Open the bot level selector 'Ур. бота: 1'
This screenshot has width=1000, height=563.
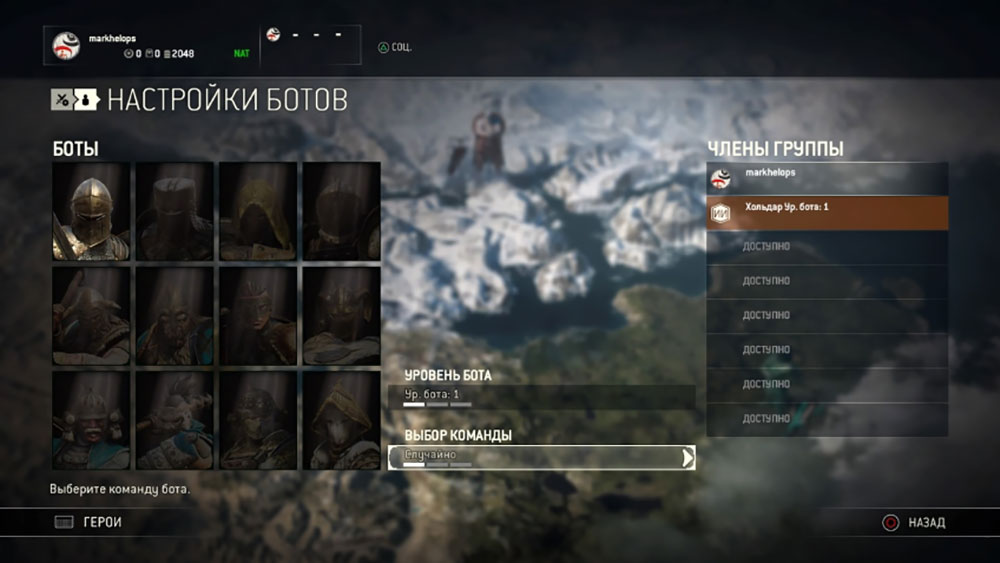click(x=541, y=396)
